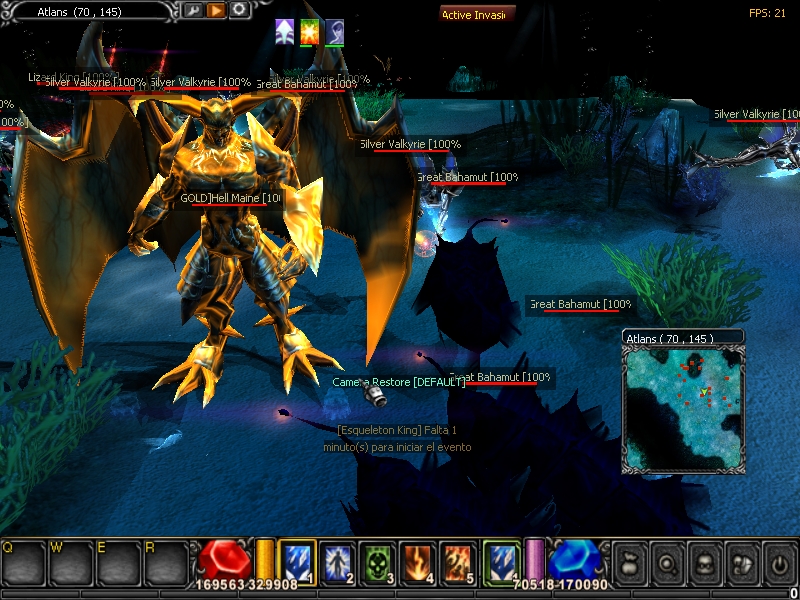Open the gear settings button
This screenshot has height=600, width=800.
[x=239, y=10]
